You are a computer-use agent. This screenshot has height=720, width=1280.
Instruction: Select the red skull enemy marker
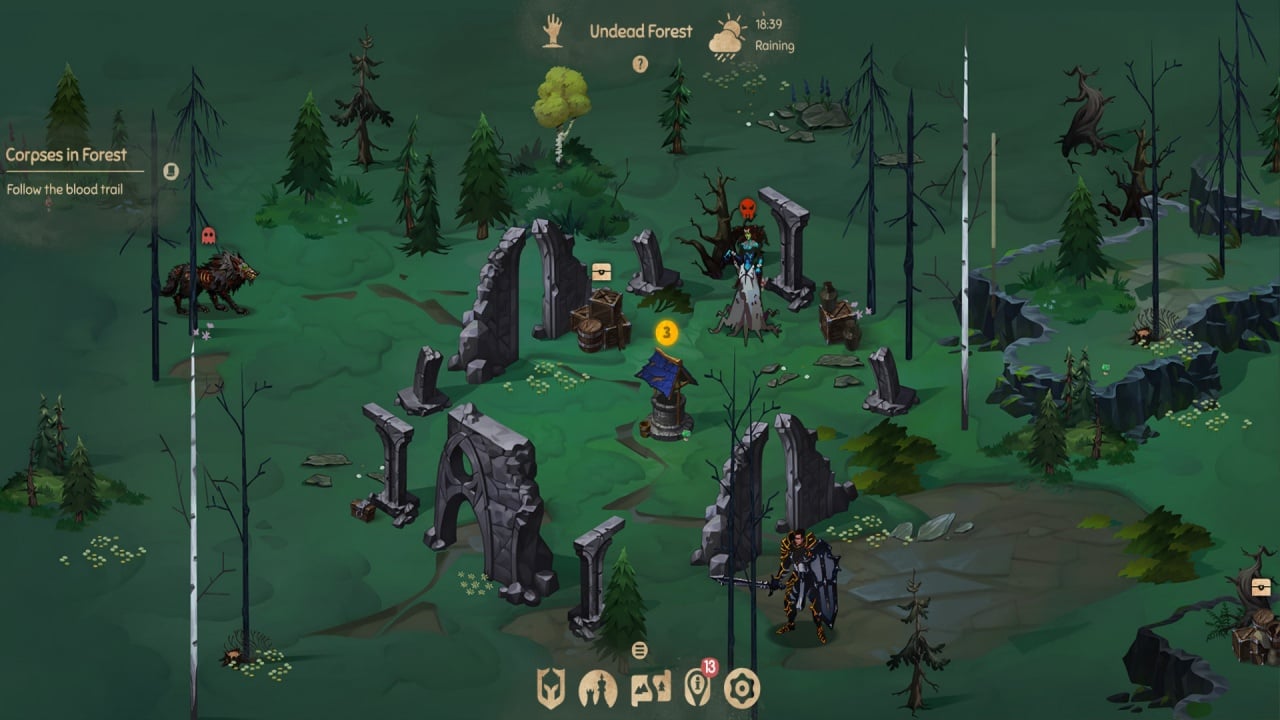[x=746, y=209]
